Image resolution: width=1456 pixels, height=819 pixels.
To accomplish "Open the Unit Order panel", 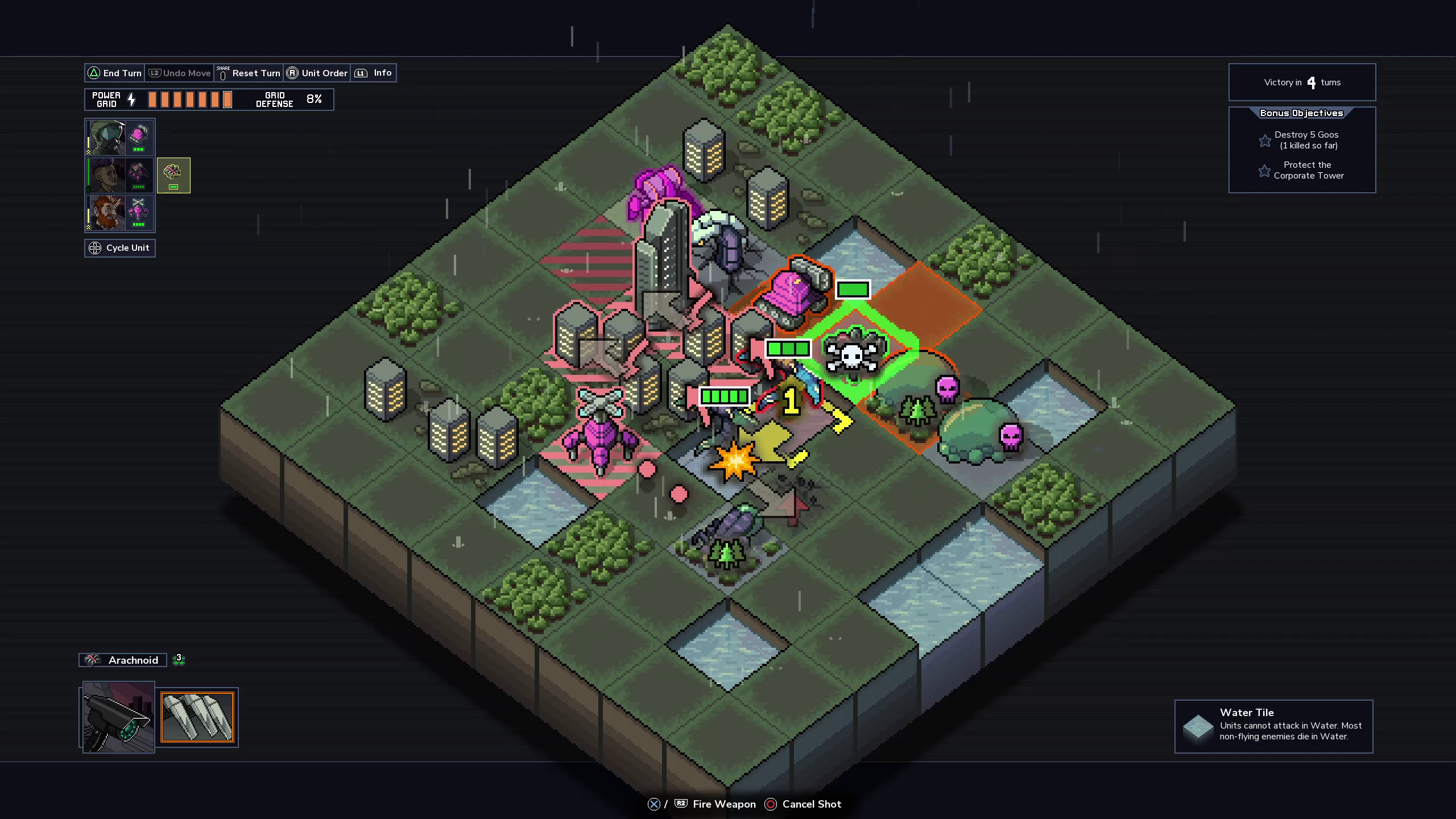I will click(317, 73).
